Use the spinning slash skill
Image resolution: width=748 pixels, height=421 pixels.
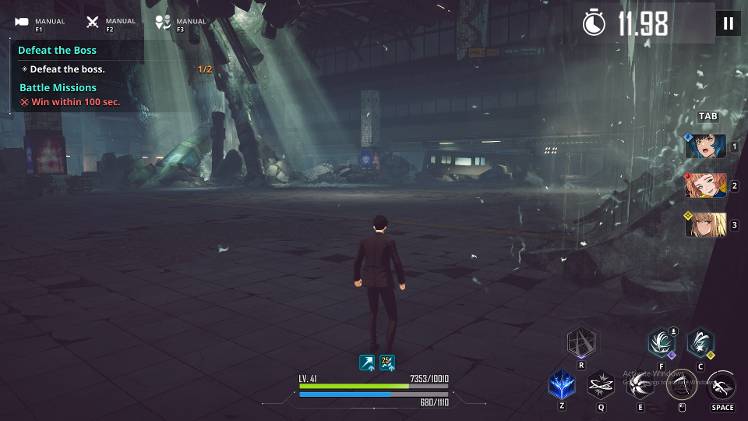click(x=601, y=385)
